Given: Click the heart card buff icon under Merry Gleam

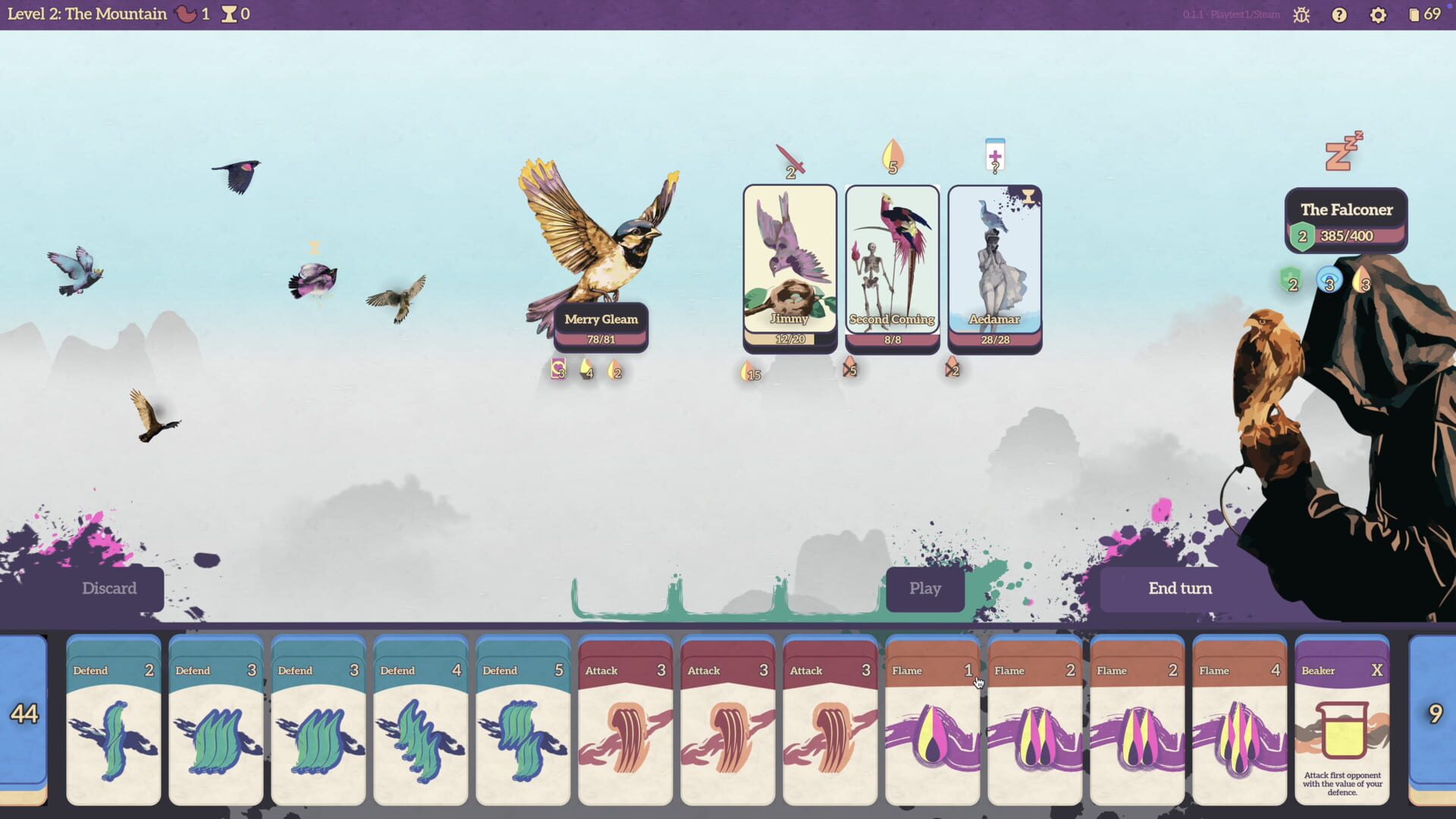Looking at the screenshot, I should tap(558, 371).
